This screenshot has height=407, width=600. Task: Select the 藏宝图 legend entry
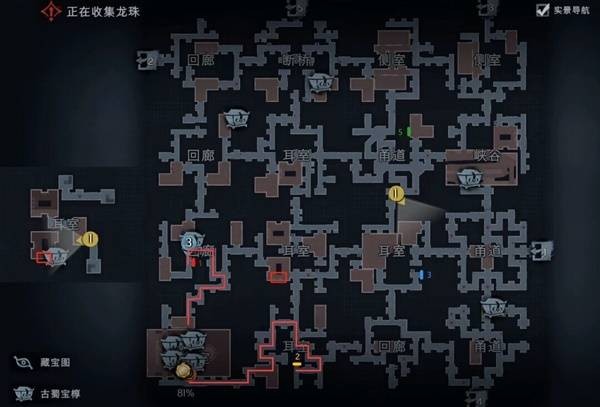click(x=22, y=362)
